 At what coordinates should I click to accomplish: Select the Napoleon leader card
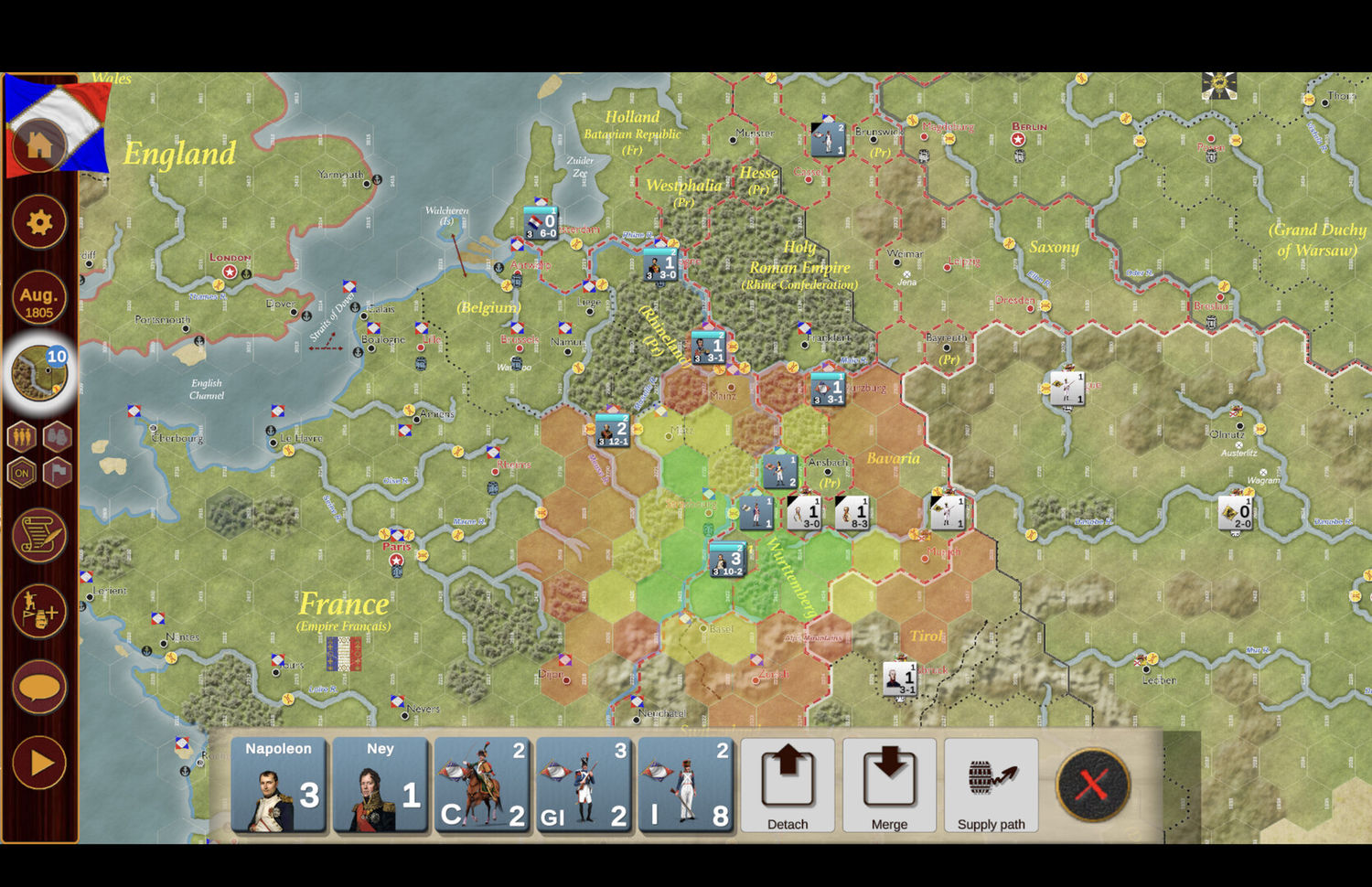tap(279, 785)
